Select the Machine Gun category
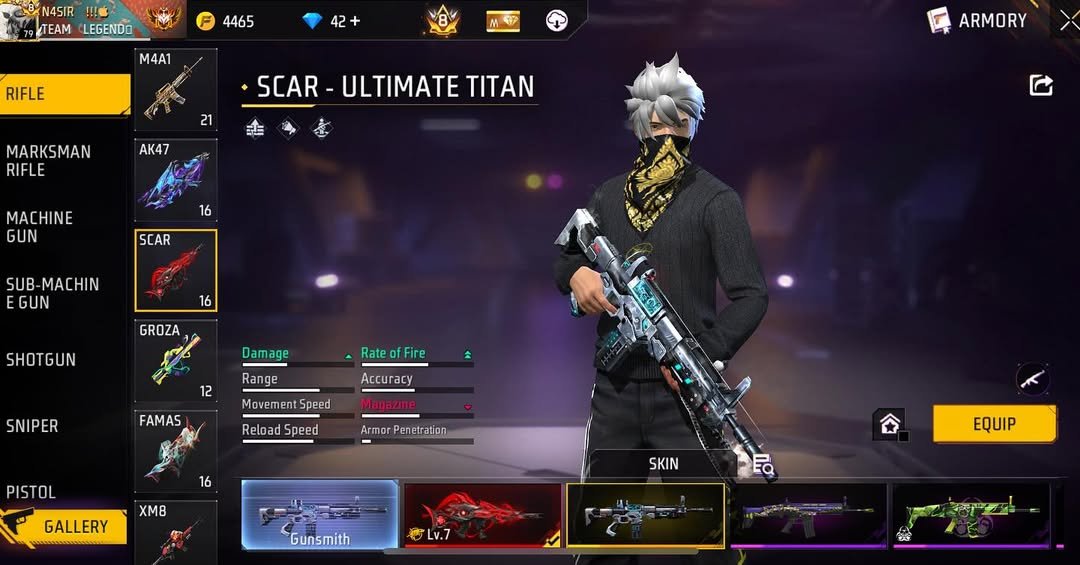Image resolution: width=1080 pixels, height=565 pixels. pos(40,227)
